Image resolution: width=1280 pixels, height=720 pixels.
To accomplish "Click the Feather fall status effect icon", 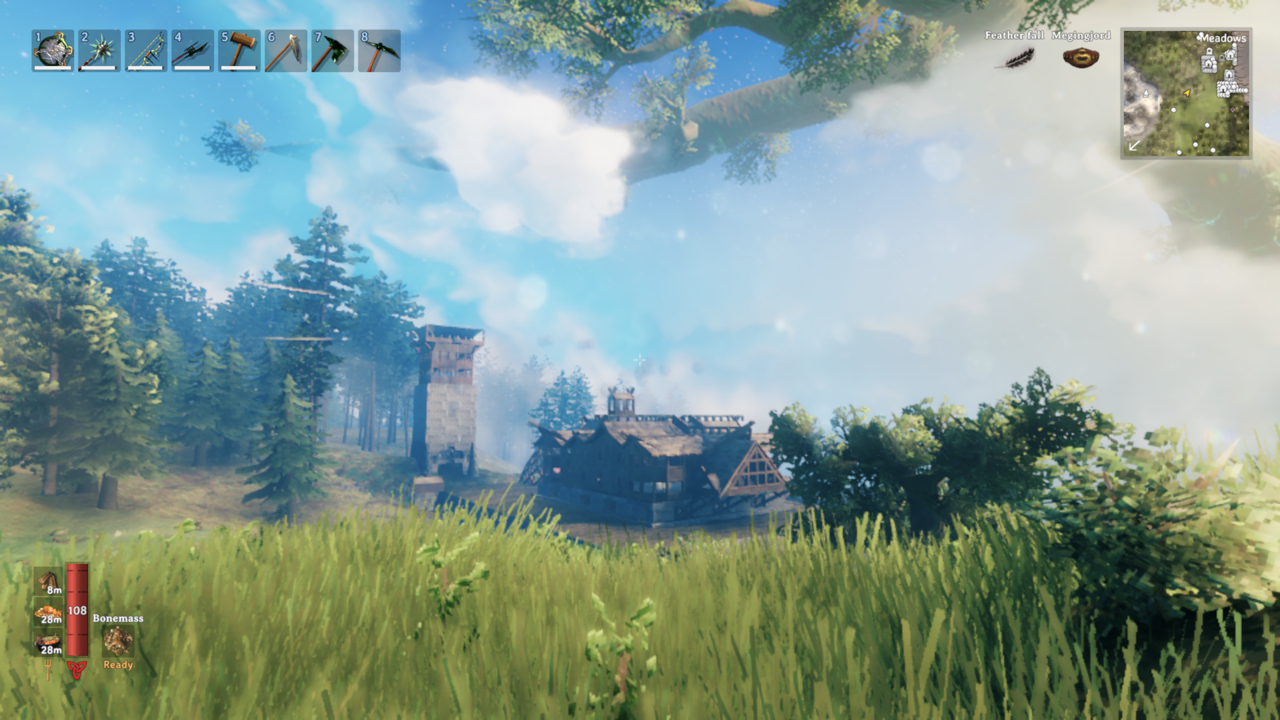I will 1020,58.
